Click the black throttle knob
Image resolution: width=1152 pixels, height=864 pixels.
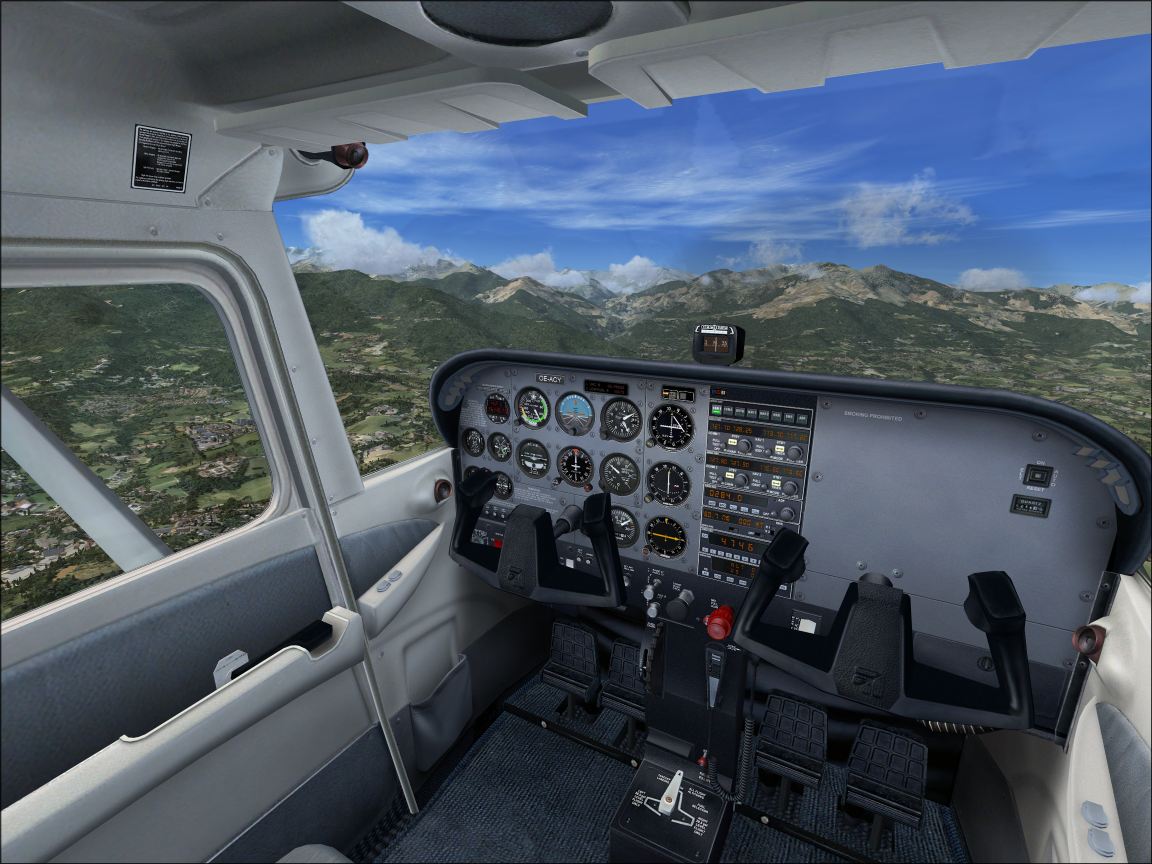point(681,603)
